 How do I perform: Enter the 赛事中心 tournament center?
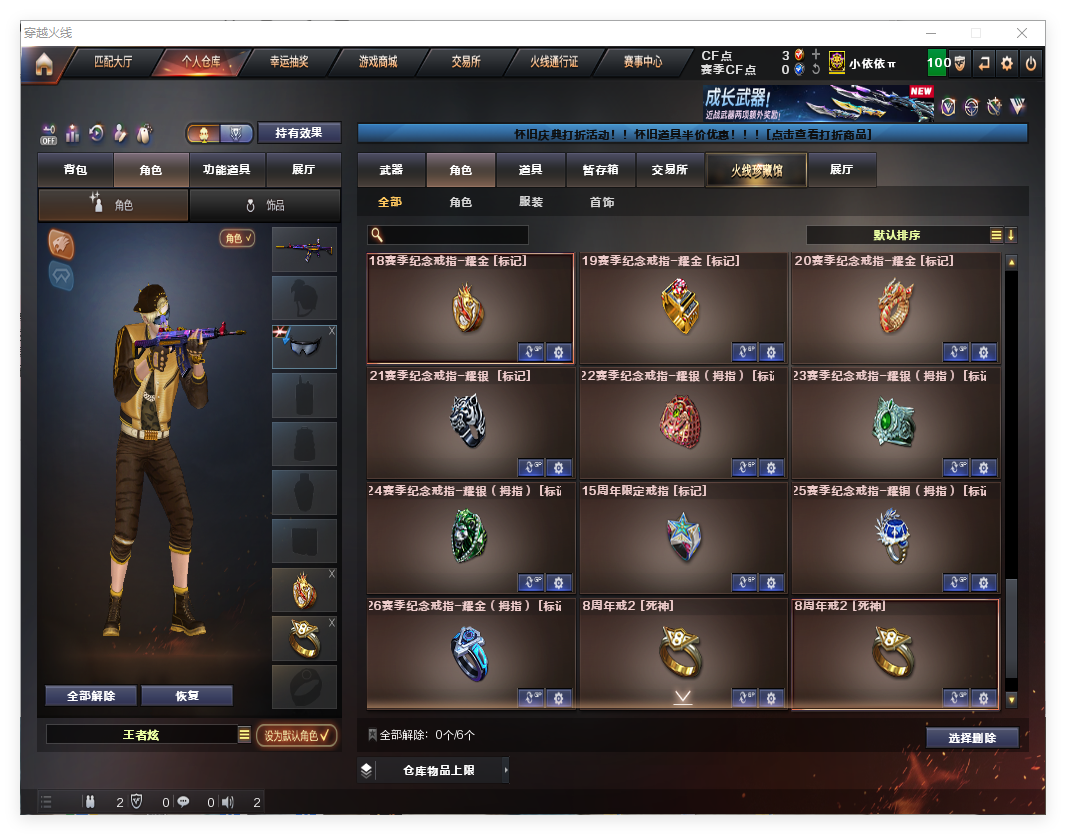642,62
